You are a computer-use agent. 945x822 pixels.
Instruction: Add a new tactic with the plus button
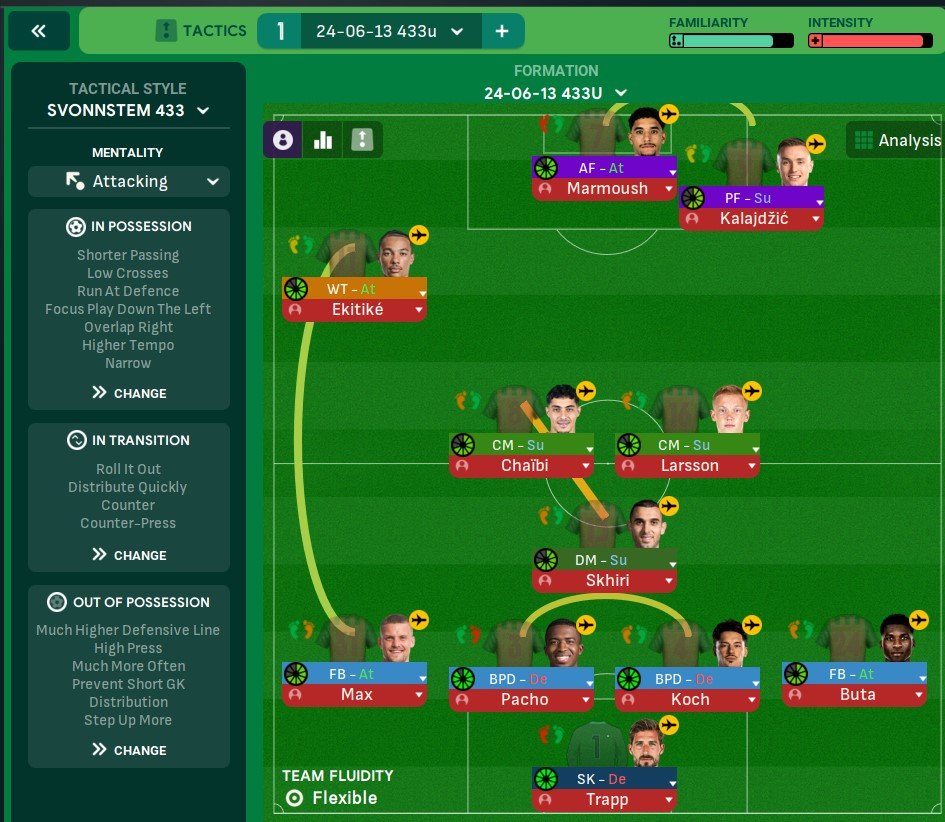click(x=502, y=31)
